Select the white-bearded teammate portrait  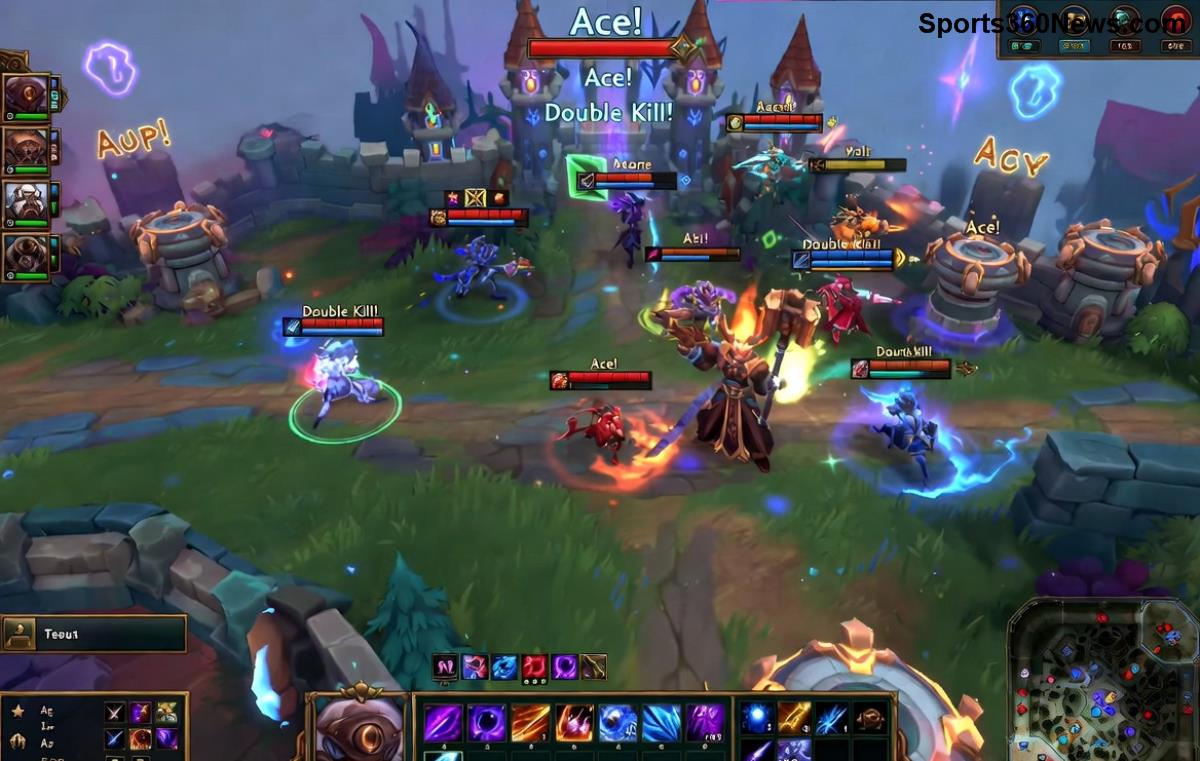click(26, 203)
